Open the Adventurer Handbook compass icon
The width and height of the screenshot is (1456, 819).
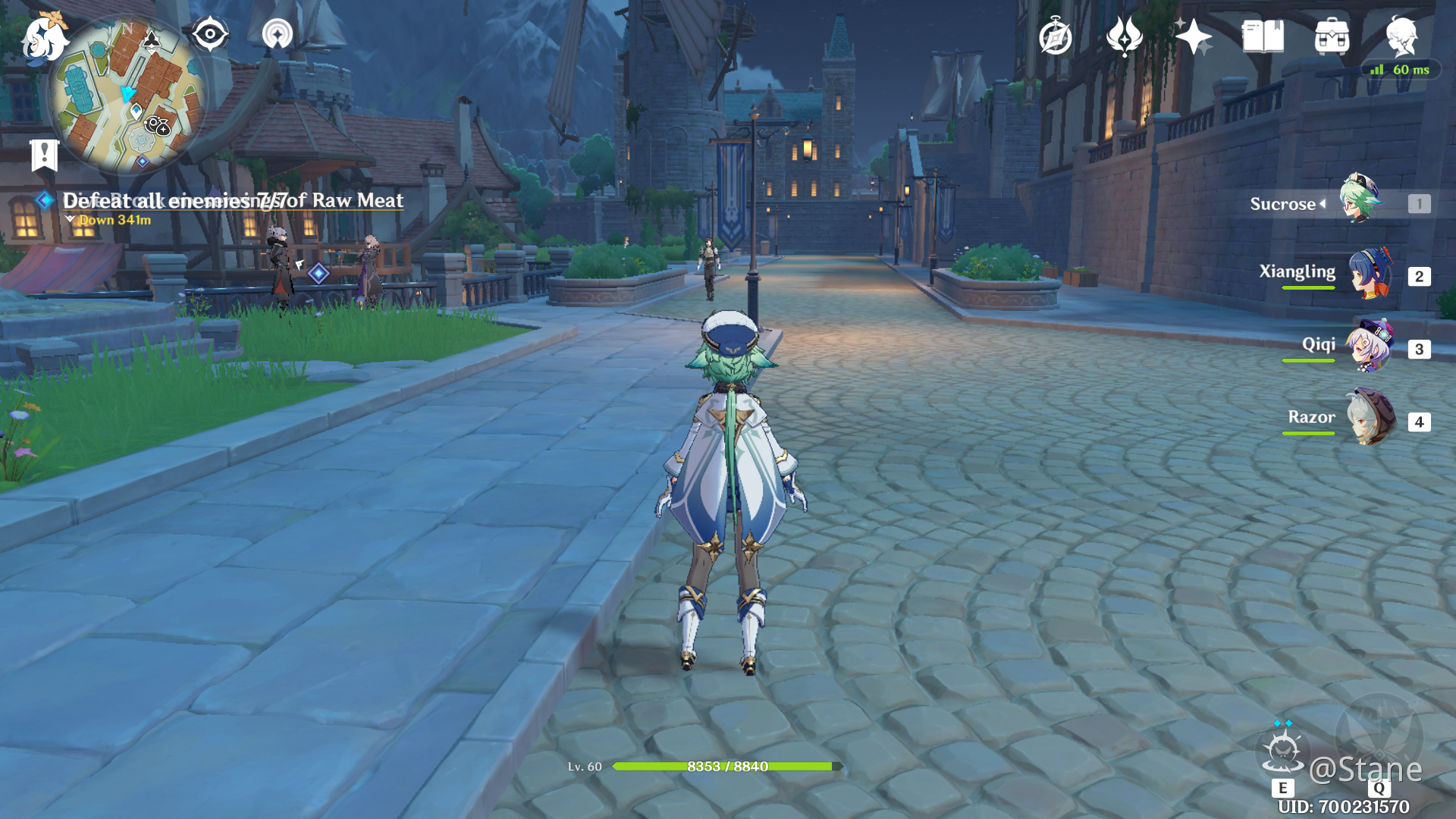click(x=1056, y=35)
